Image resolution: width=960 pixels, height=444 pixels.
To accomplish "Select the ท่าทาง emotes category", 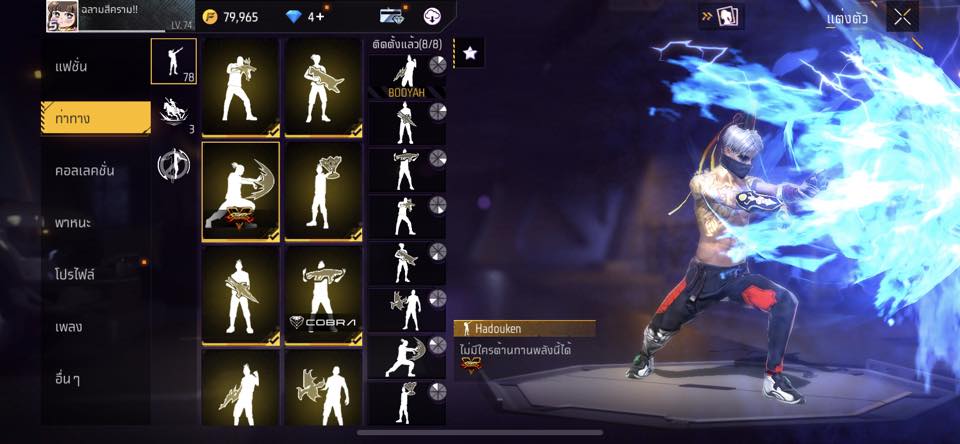I will pos(95,118).
